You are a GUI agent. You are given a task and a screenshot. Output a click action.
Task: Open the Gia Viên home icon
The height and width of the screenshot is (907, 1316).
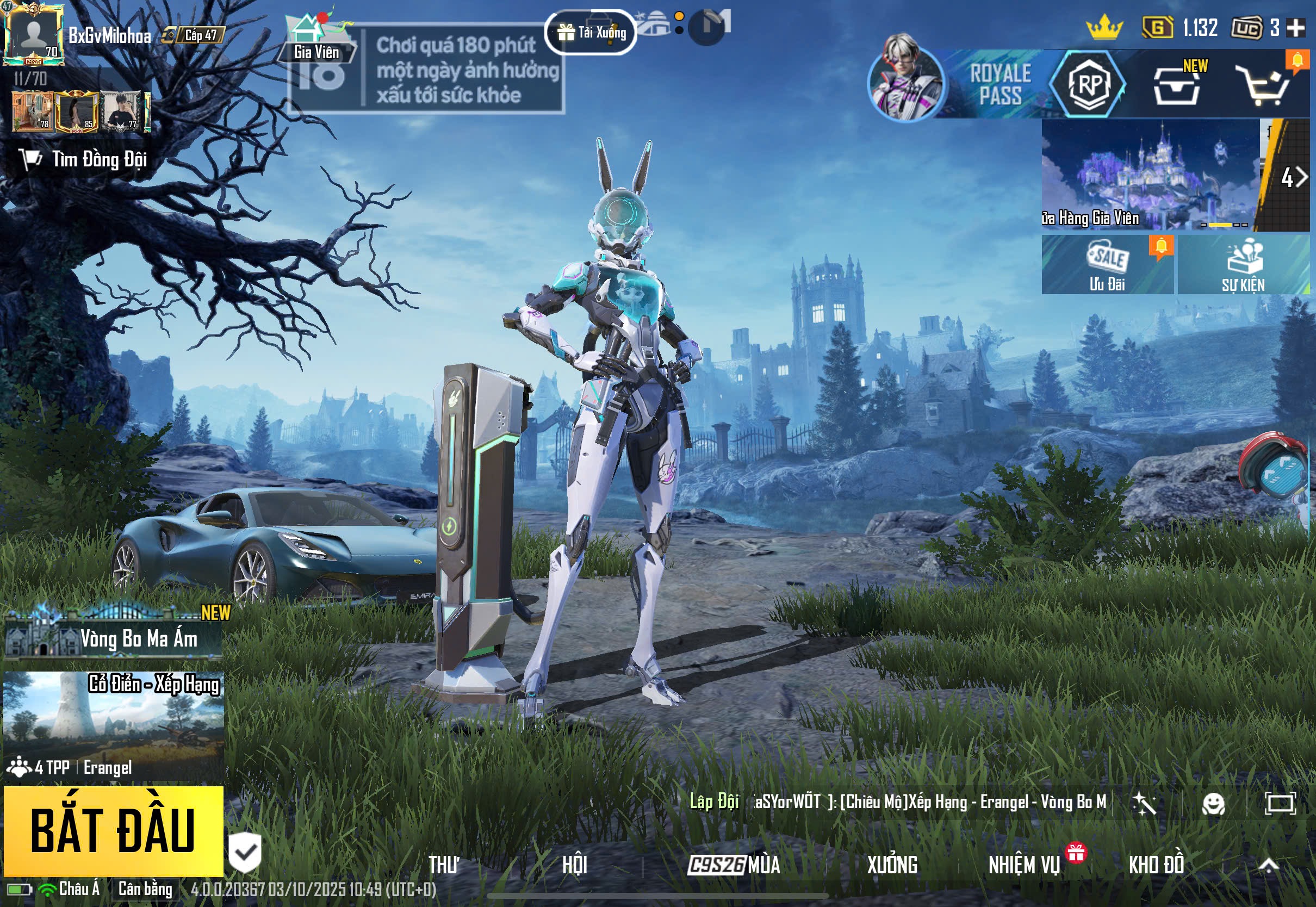[316, 39]
